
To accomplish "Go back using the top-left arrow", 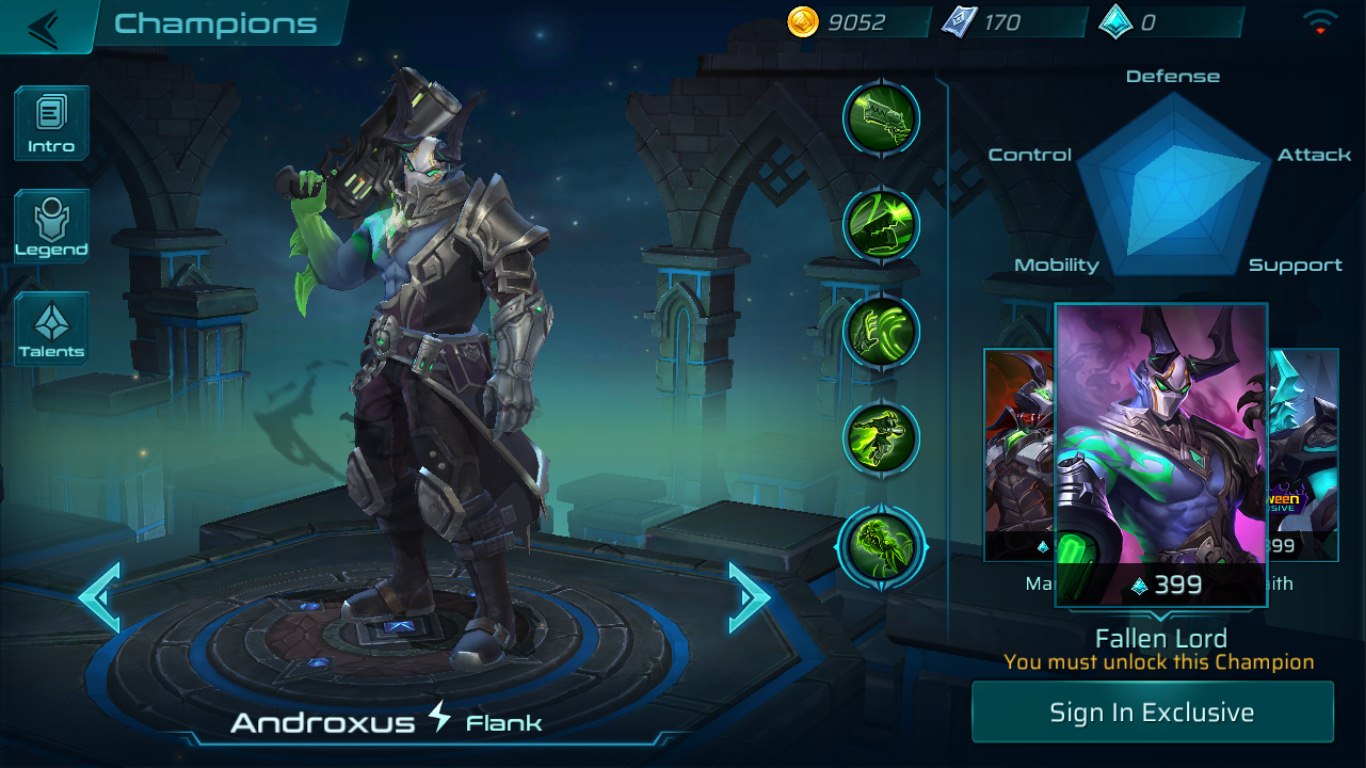I will click(x=44, y=27).
